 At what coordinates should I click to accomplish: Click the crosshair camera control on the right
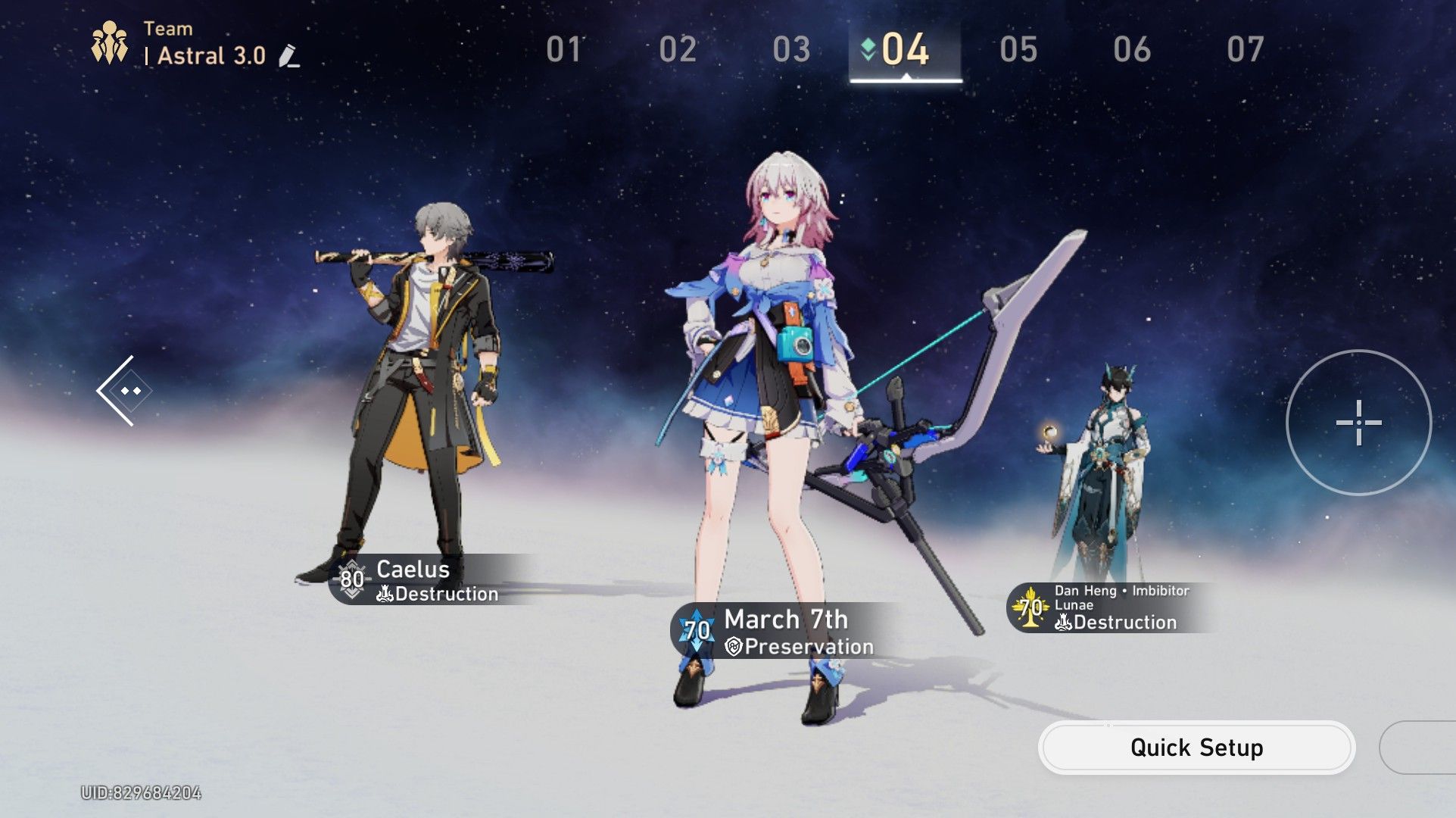pyautogui.click(x=1358, y=421)
